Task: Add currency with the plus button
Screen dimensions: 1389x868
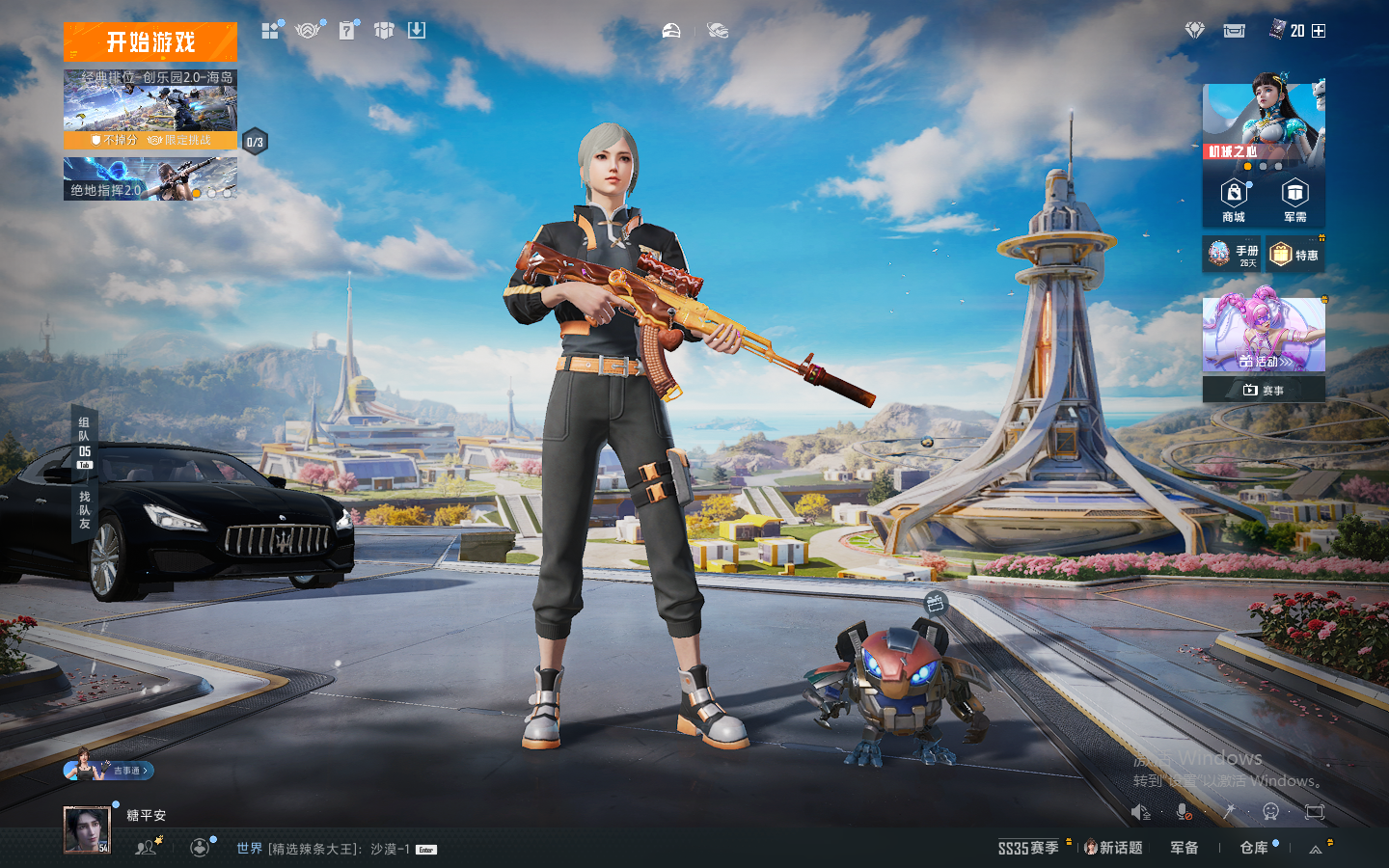Action: [1319, 31]
